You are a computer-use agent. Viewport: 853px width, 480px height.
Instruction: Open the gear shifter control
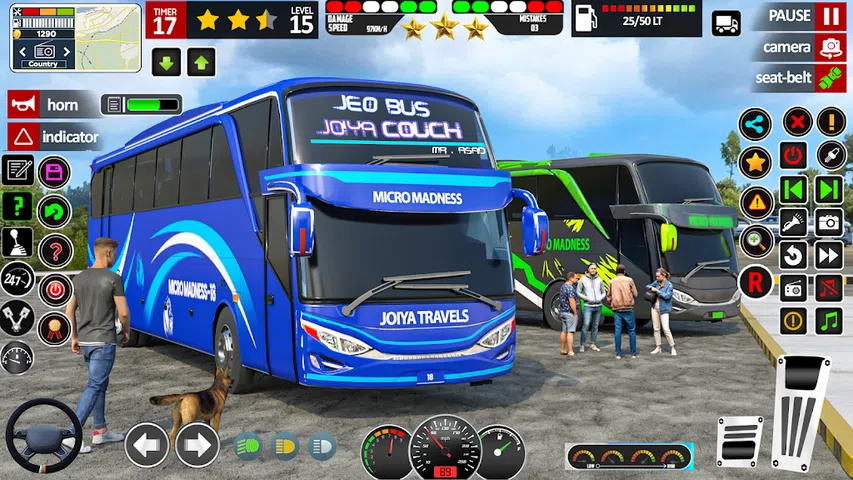(x=18, y=243)
